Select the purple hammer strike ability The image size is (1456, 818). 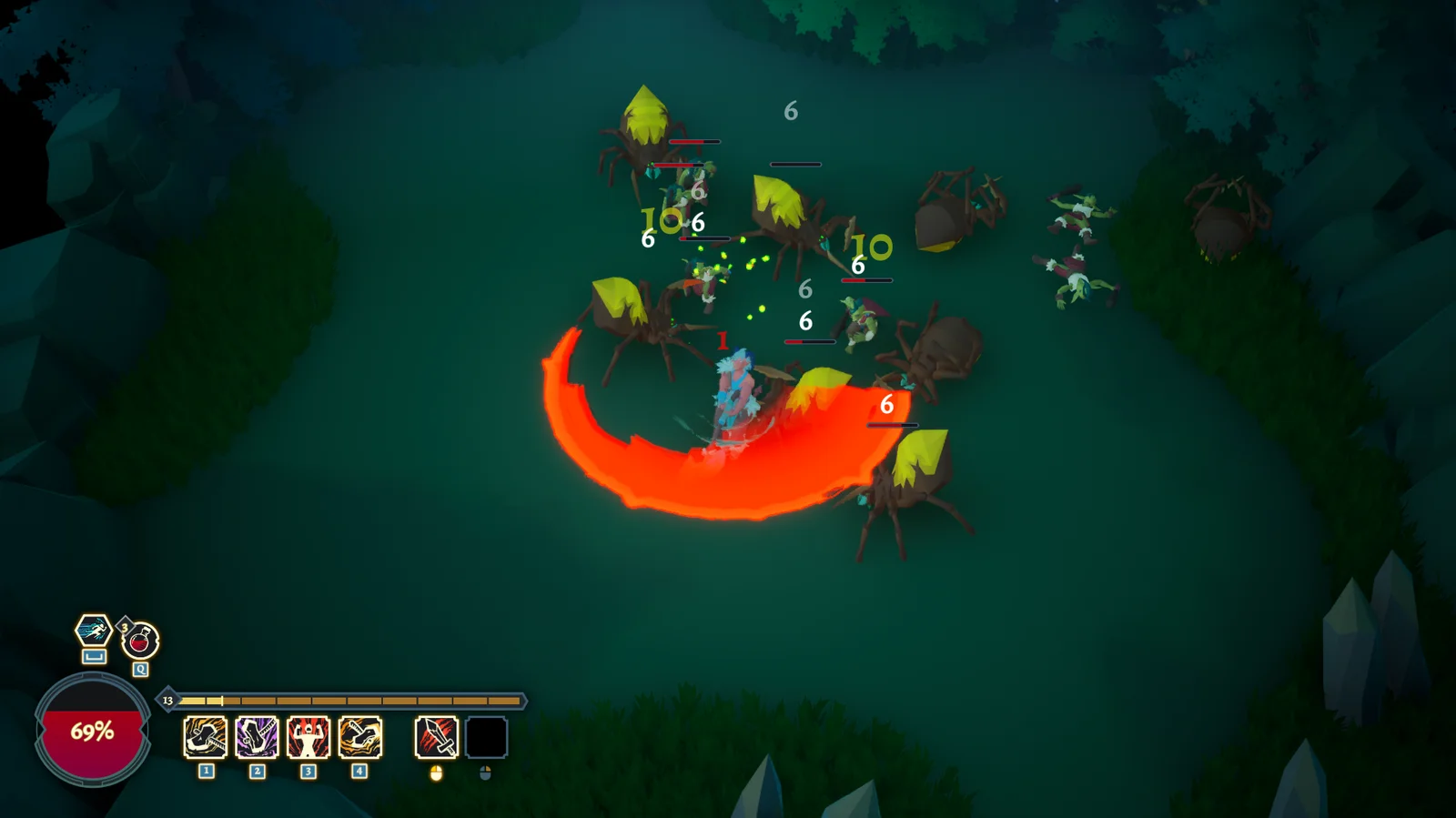pos(257,737)
